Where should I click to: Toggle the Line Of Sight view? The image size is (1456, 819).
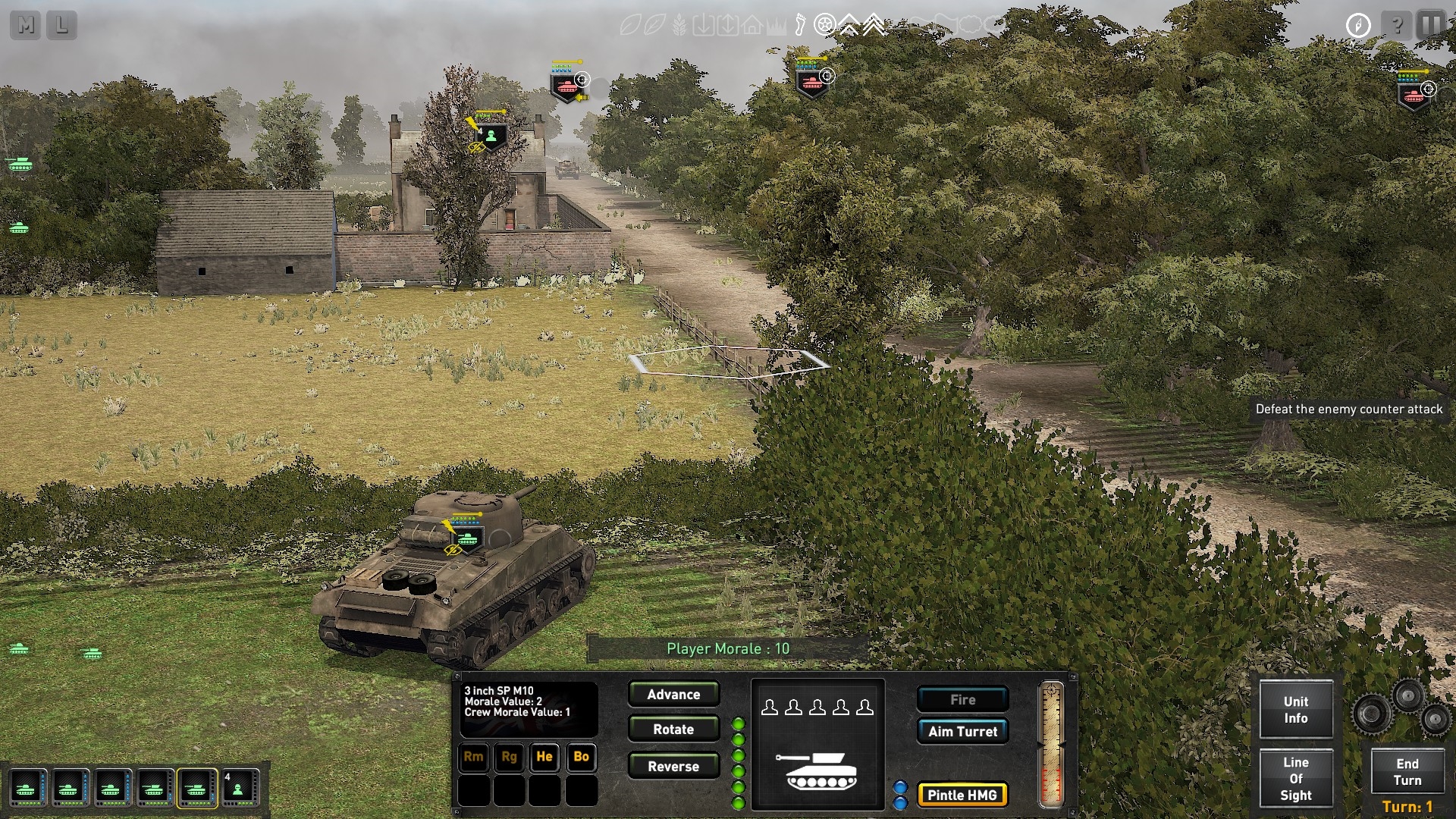coord(1295,779)
